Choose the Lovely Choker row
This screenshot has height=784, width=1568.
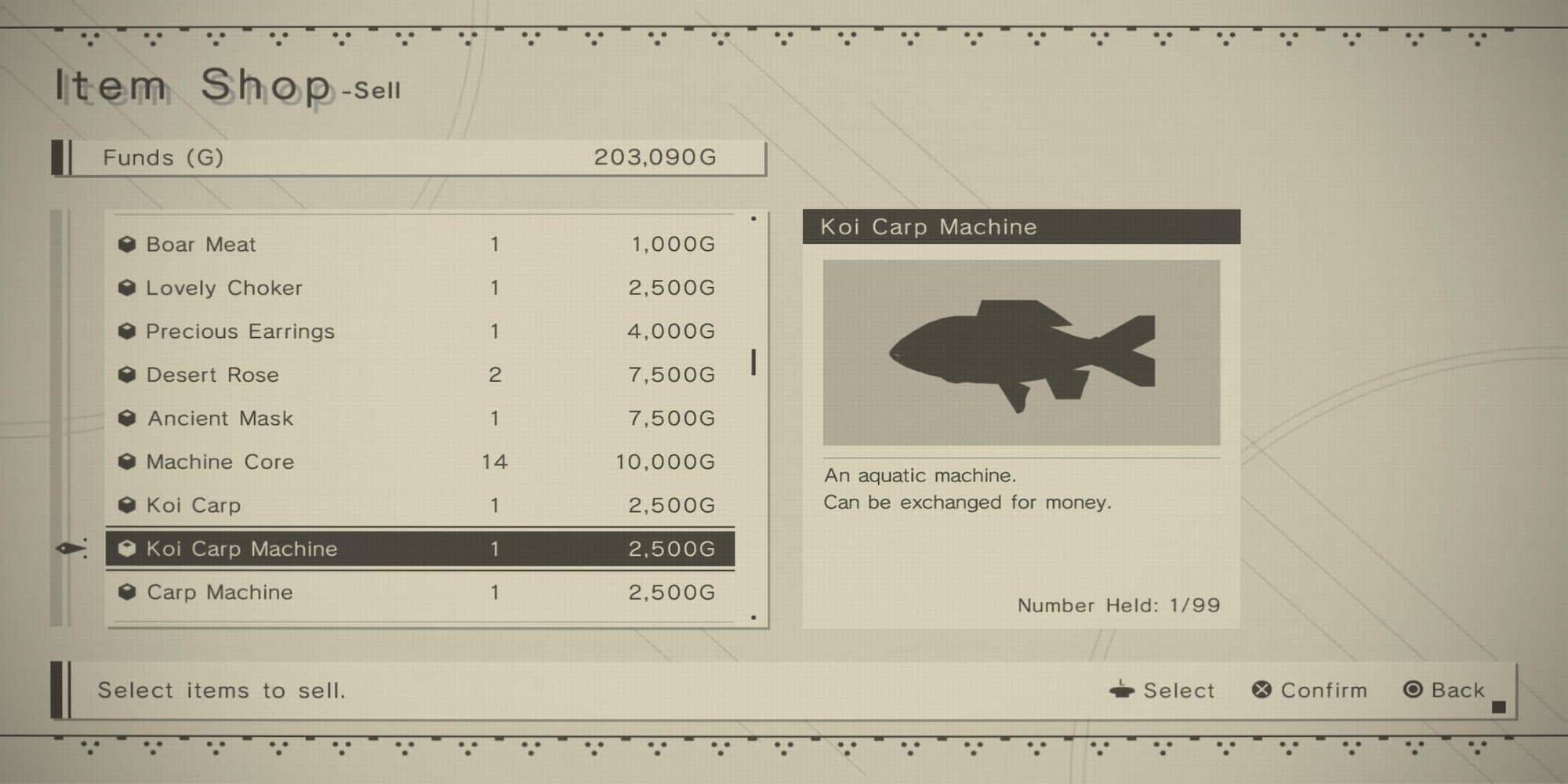(420, 288)
